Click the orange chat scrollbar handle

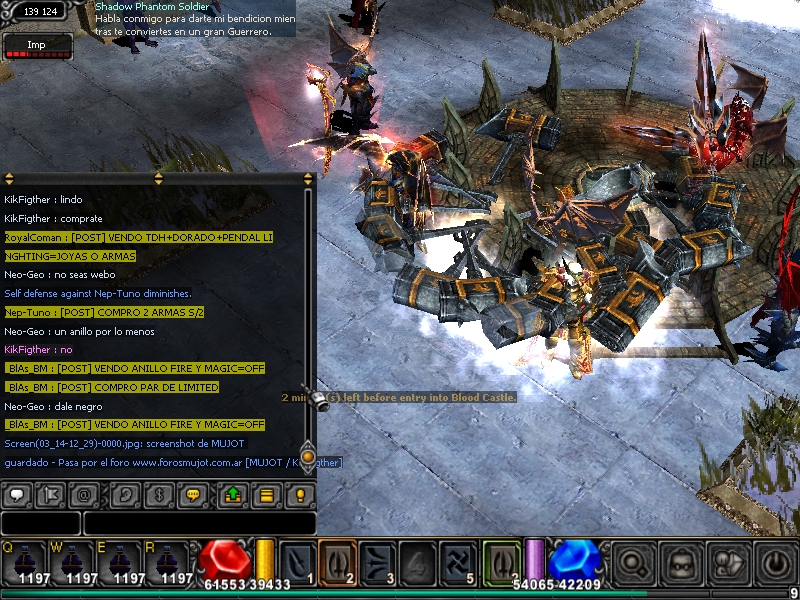308,456
